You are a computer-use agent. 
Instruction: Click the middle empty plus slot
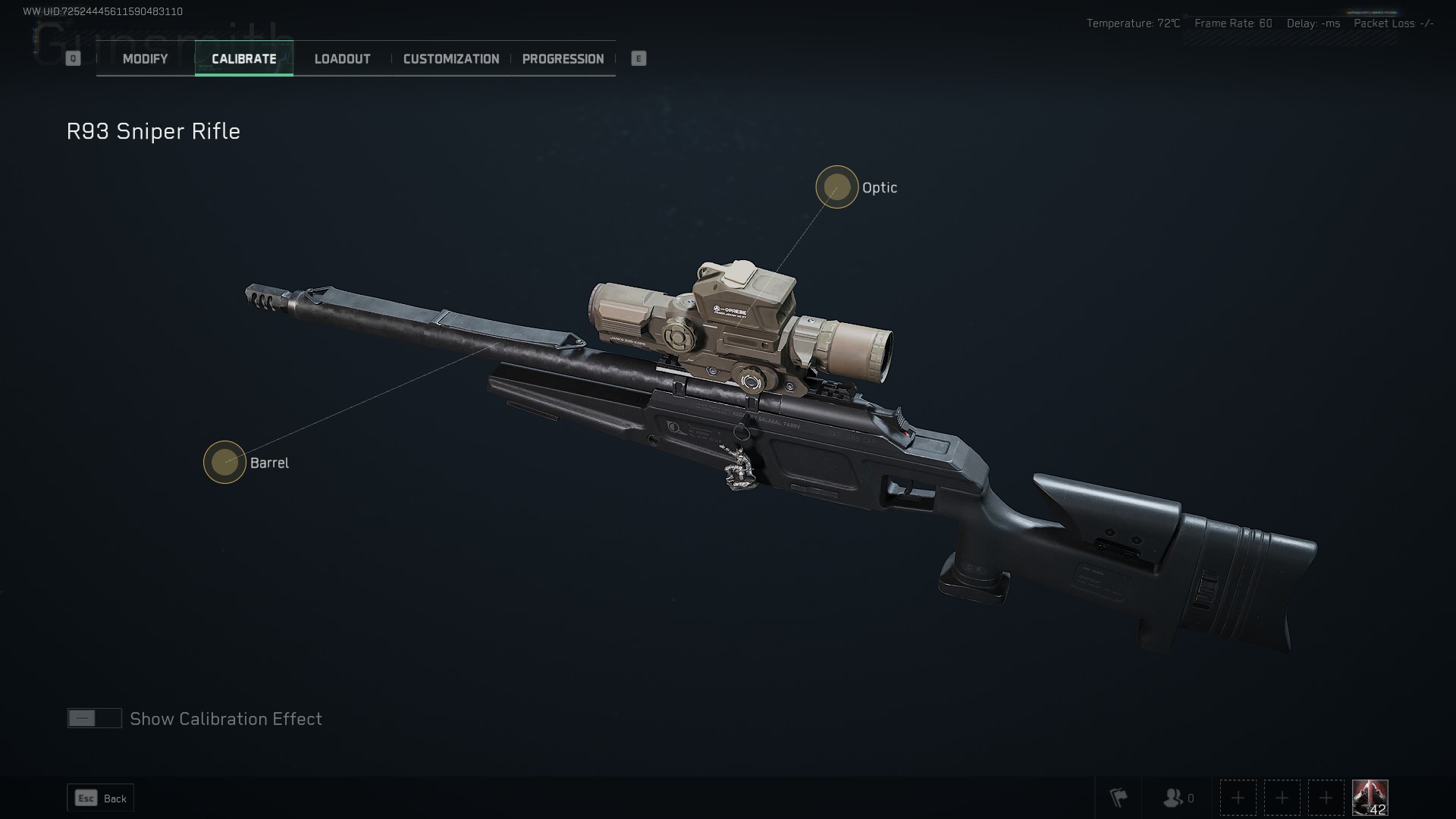1282,798
